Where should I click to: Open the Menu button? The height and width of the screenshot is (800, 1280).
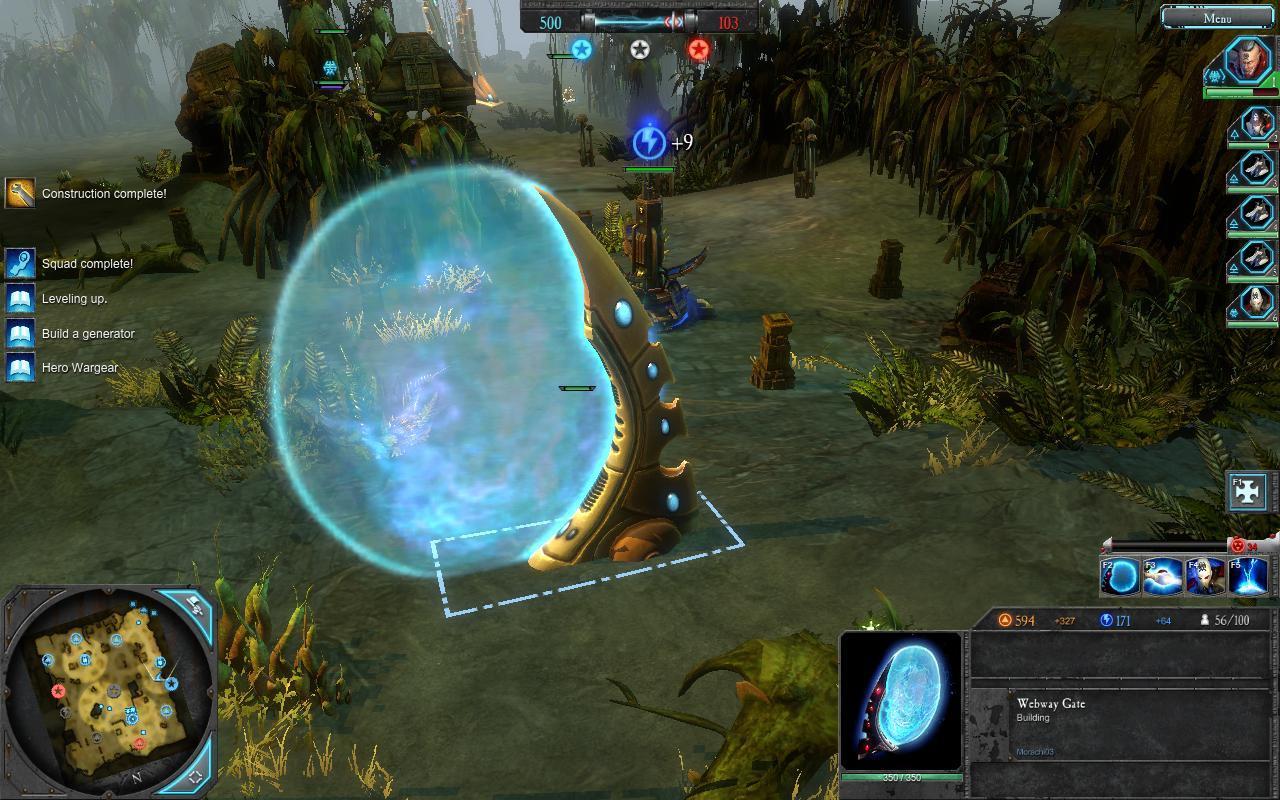pos(1218,17)
